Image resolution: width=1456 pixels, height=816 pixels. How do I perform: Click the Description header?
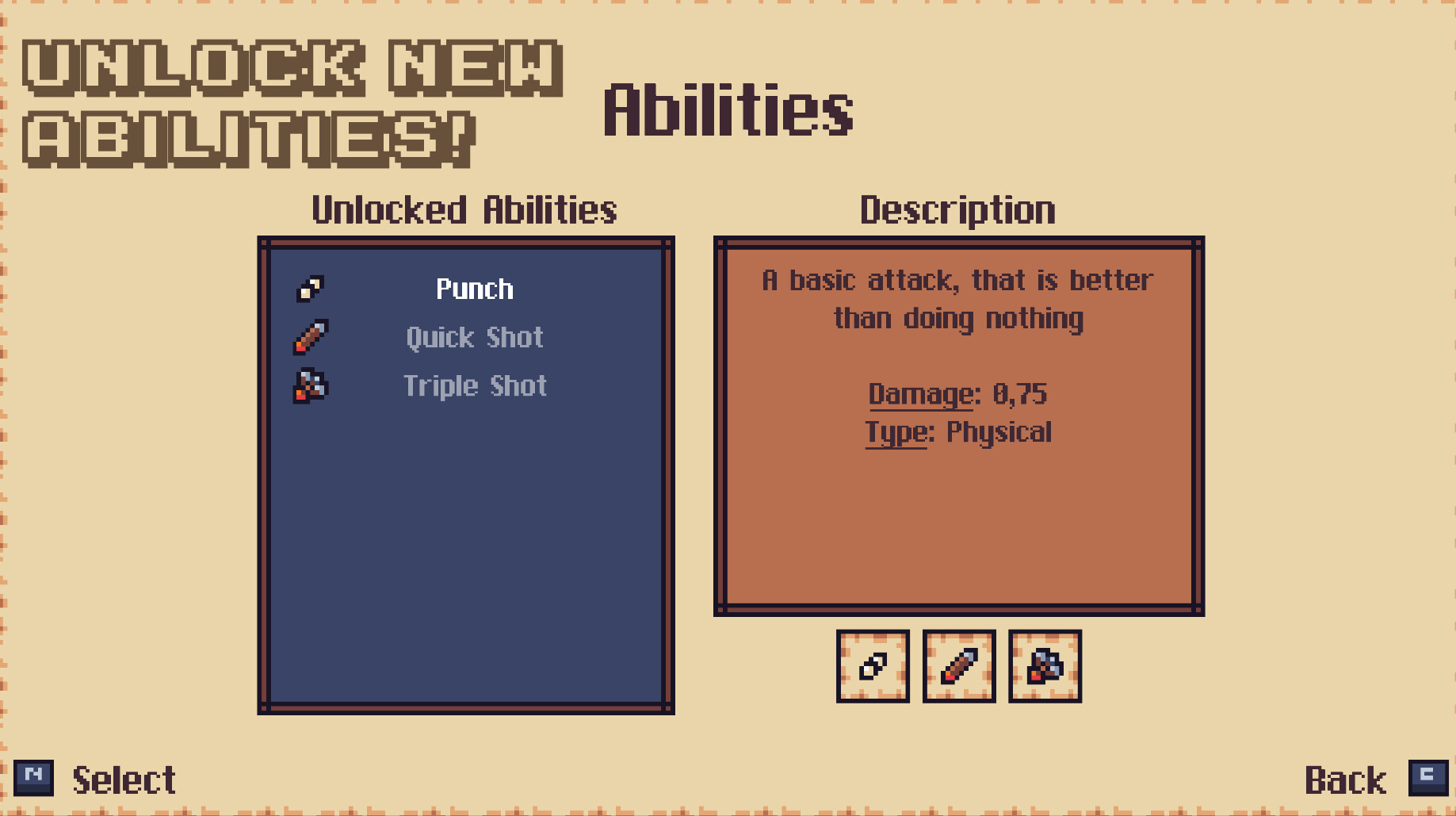point(957,209)
